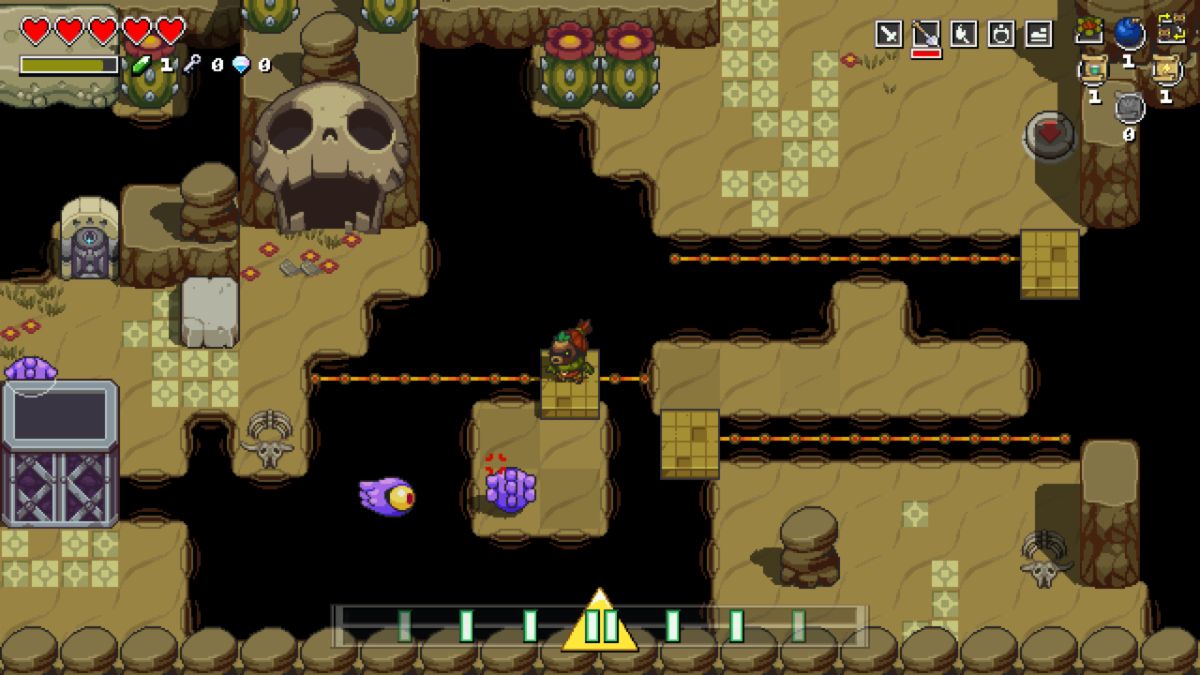Click the yellow character swap icon
Screen dimensions: 1200x675
[1170, 30]
